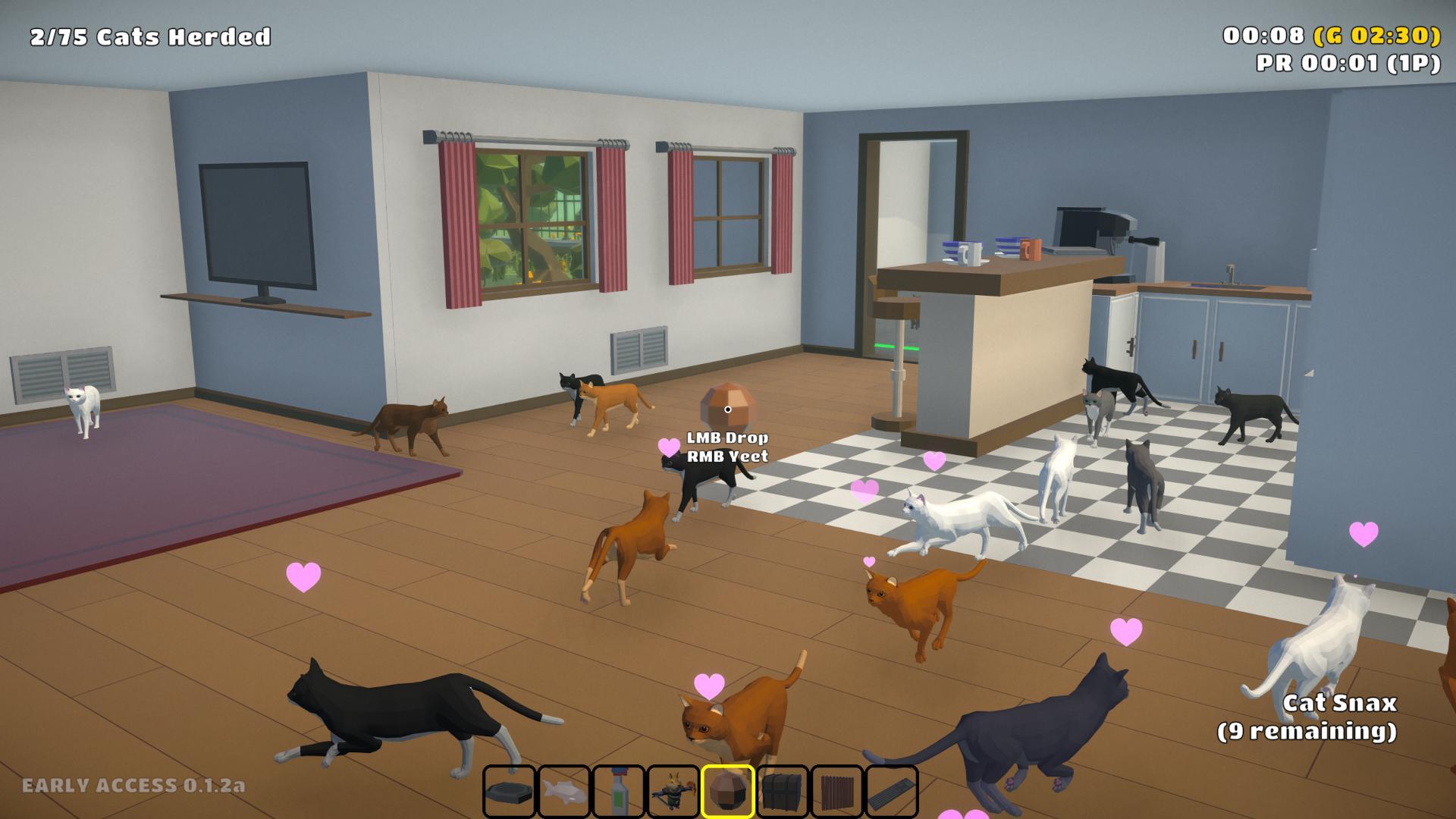Click the EARLY ACCESS 0.1.2a version text
The image size is (1456, 819).
(x=131, y=786)
